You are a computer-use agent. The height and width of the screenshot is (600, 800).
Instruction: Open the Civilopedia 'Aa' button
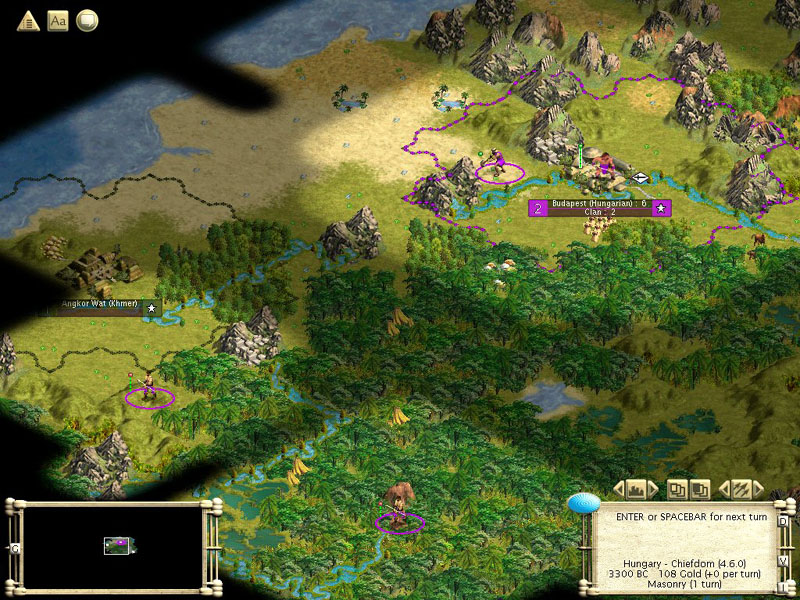[58, 20]
